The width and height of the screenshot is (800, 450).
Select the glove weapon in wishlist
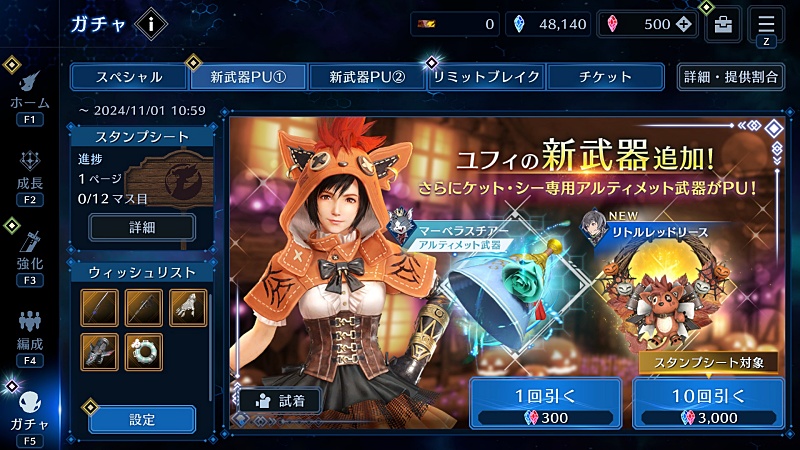(x=188, y=307)
